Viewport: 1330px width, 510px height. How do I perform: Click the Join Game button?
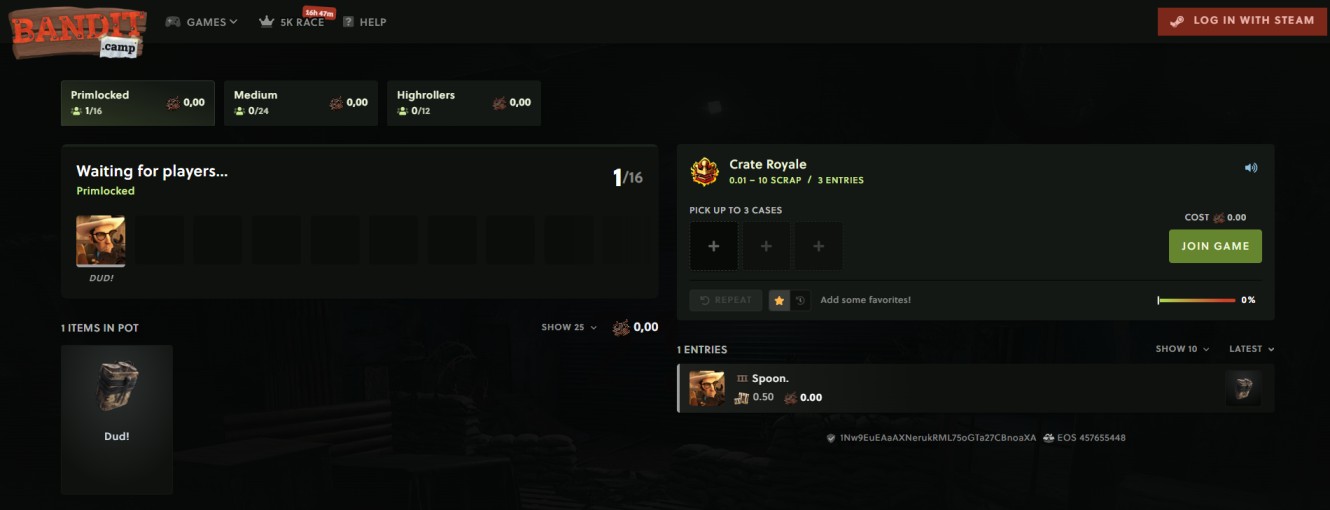coord(1215,246)
